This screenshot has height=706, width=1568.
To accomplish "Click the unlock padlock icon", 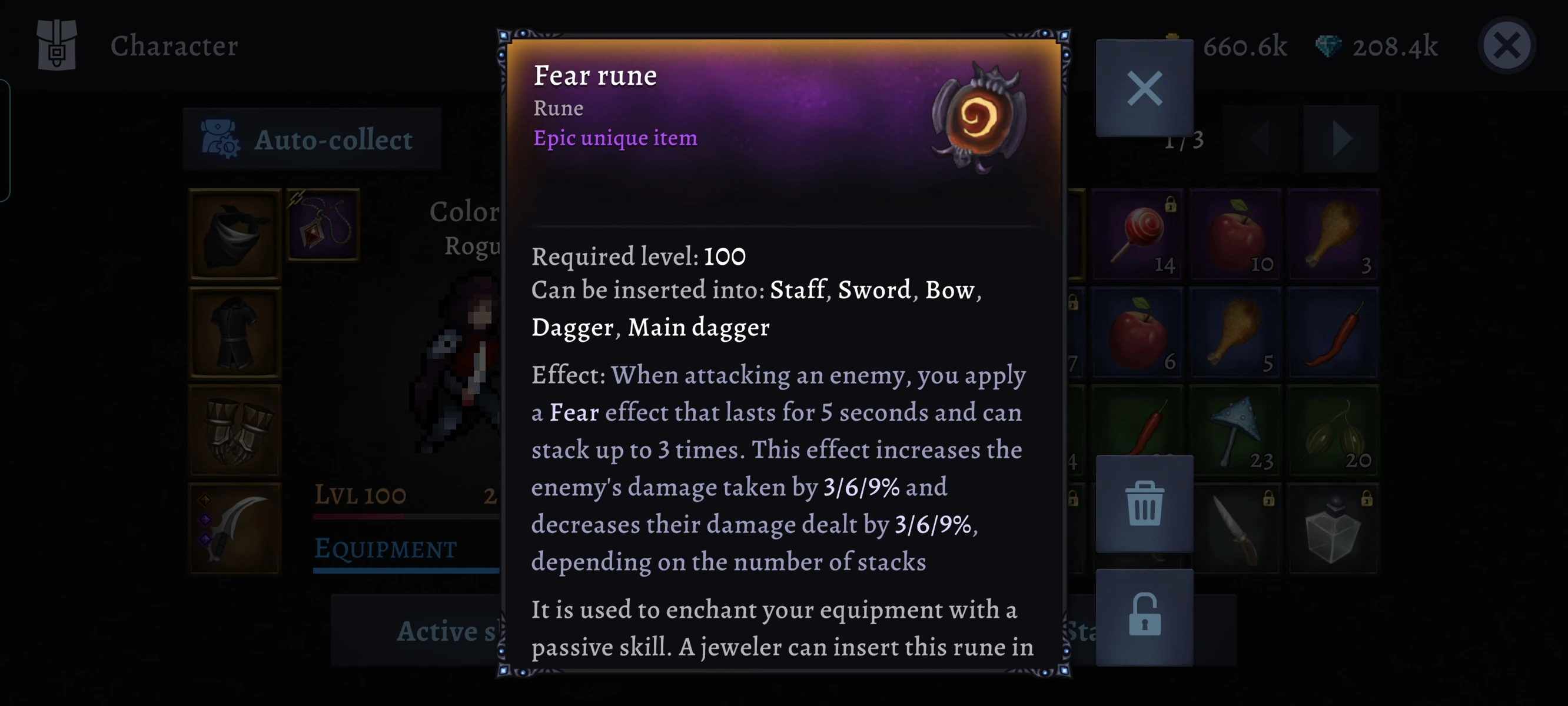I will 1144,617.
